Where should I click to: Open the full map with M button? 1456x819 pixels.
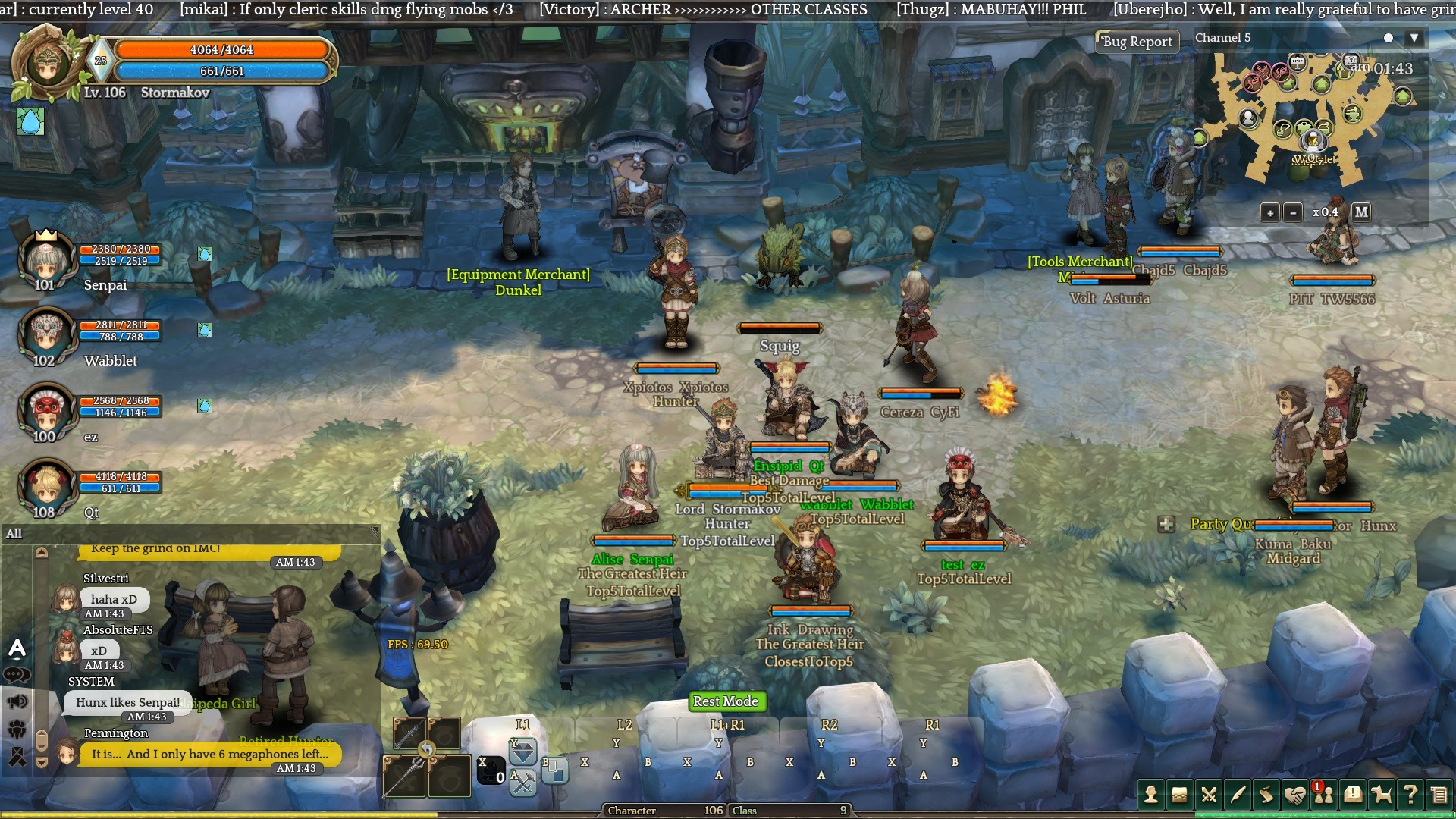coord(1361,212)
